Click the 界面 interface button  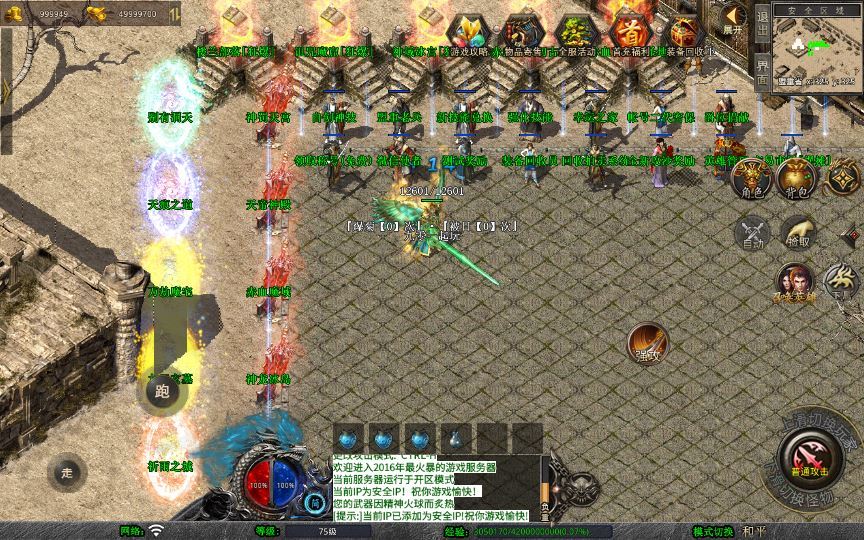pos(762,72)
